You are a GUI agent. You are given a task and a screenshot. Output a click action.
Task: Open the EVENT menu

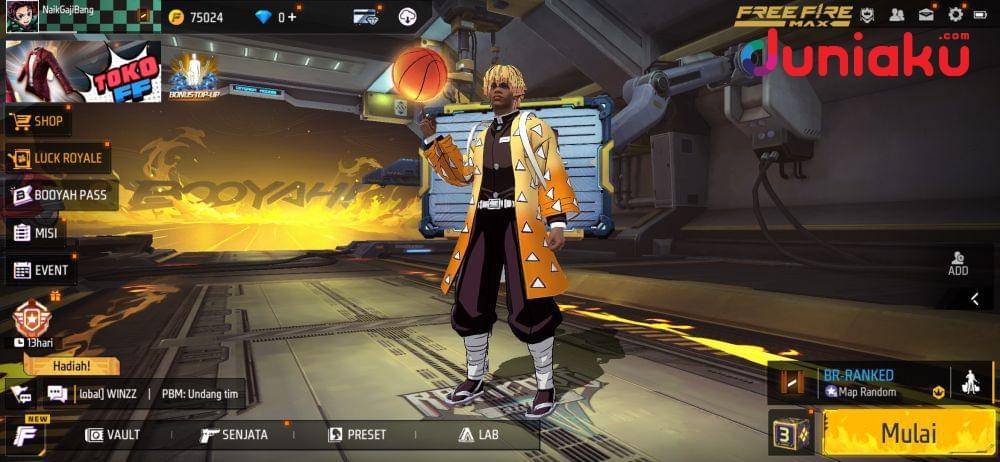(x=41, y=270)
